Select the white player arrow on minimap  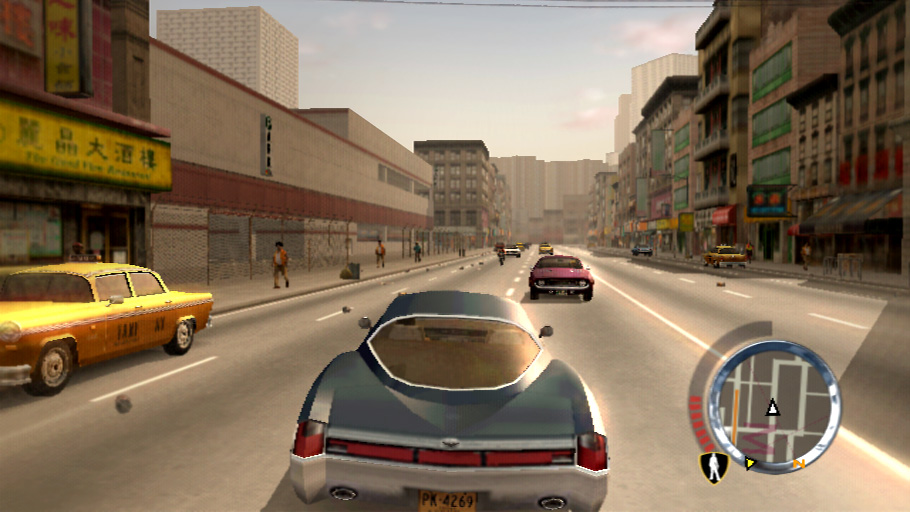[772, 407]
